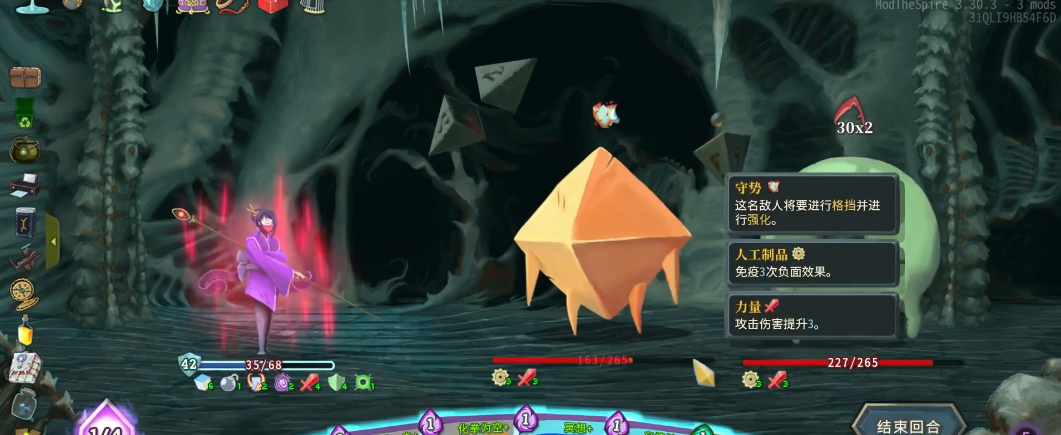1061x435 pixels.
Task: Click the 力量 strength buff tooltip
Action: pyautogui.click(x=815, y=314)
